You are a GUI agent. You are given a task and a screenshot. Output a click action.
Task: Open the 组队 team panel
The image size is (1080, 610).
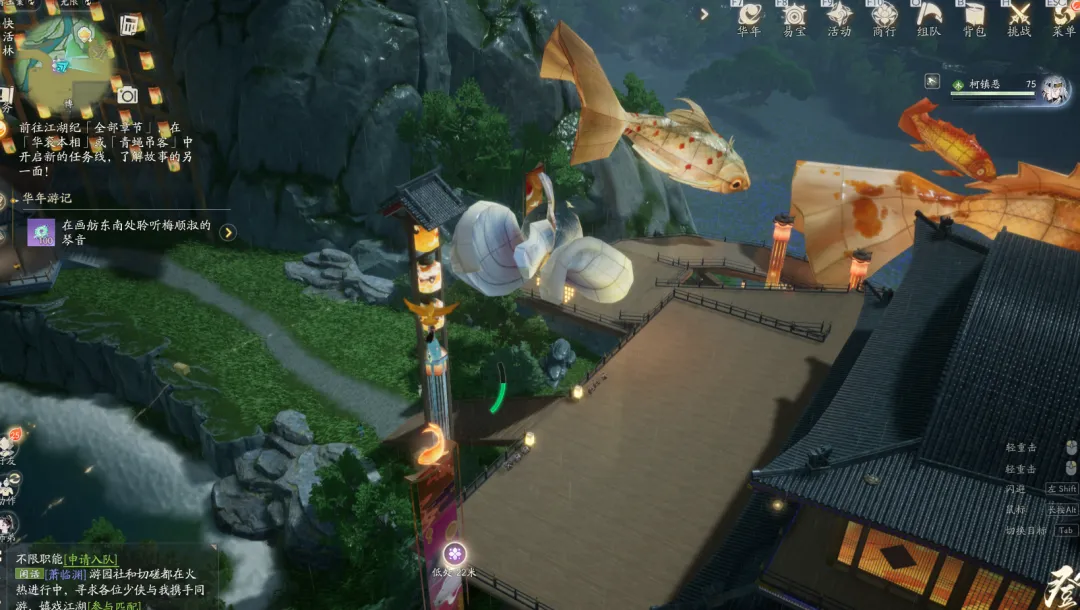[x=929, y=17]
